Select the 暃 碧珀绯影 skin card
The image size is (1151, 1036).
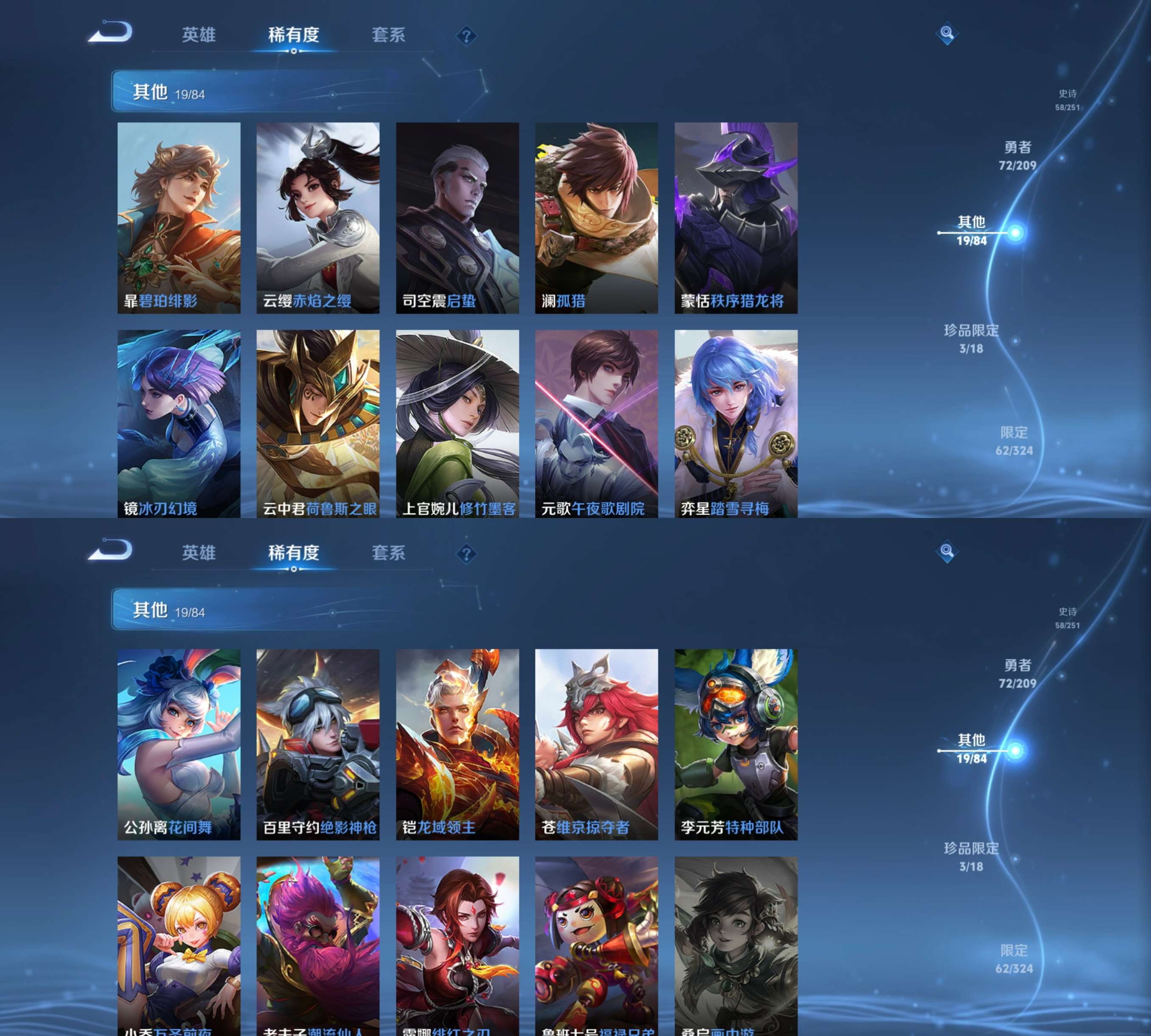[179, 218]
